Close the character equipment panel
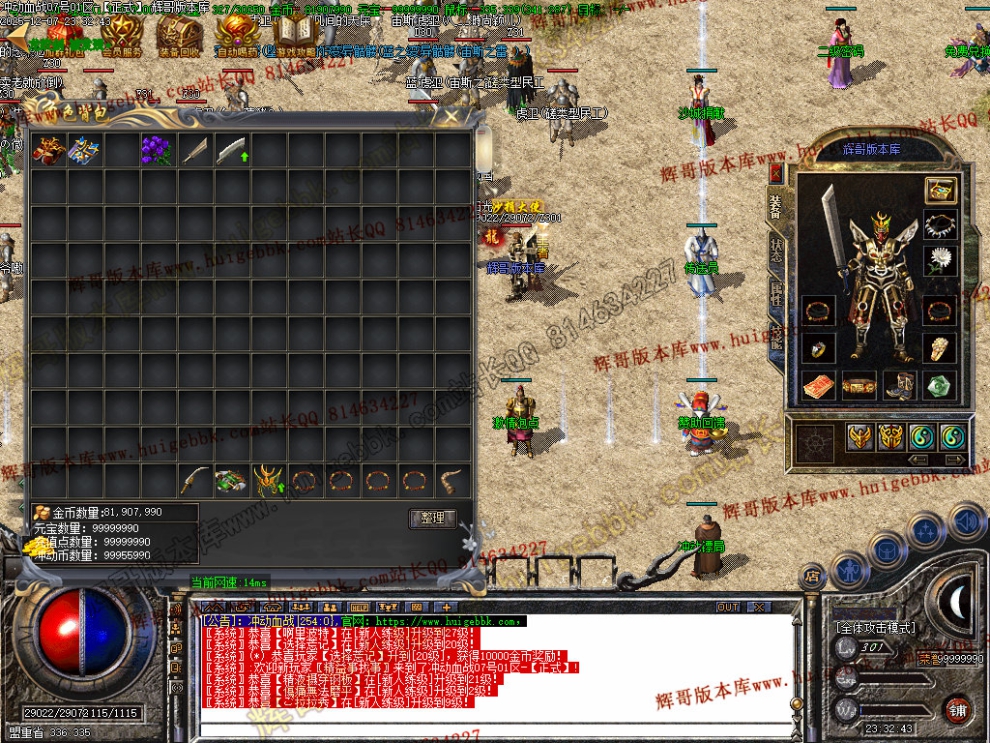Screen dimensions: 990x743 [x=775, y=172]
